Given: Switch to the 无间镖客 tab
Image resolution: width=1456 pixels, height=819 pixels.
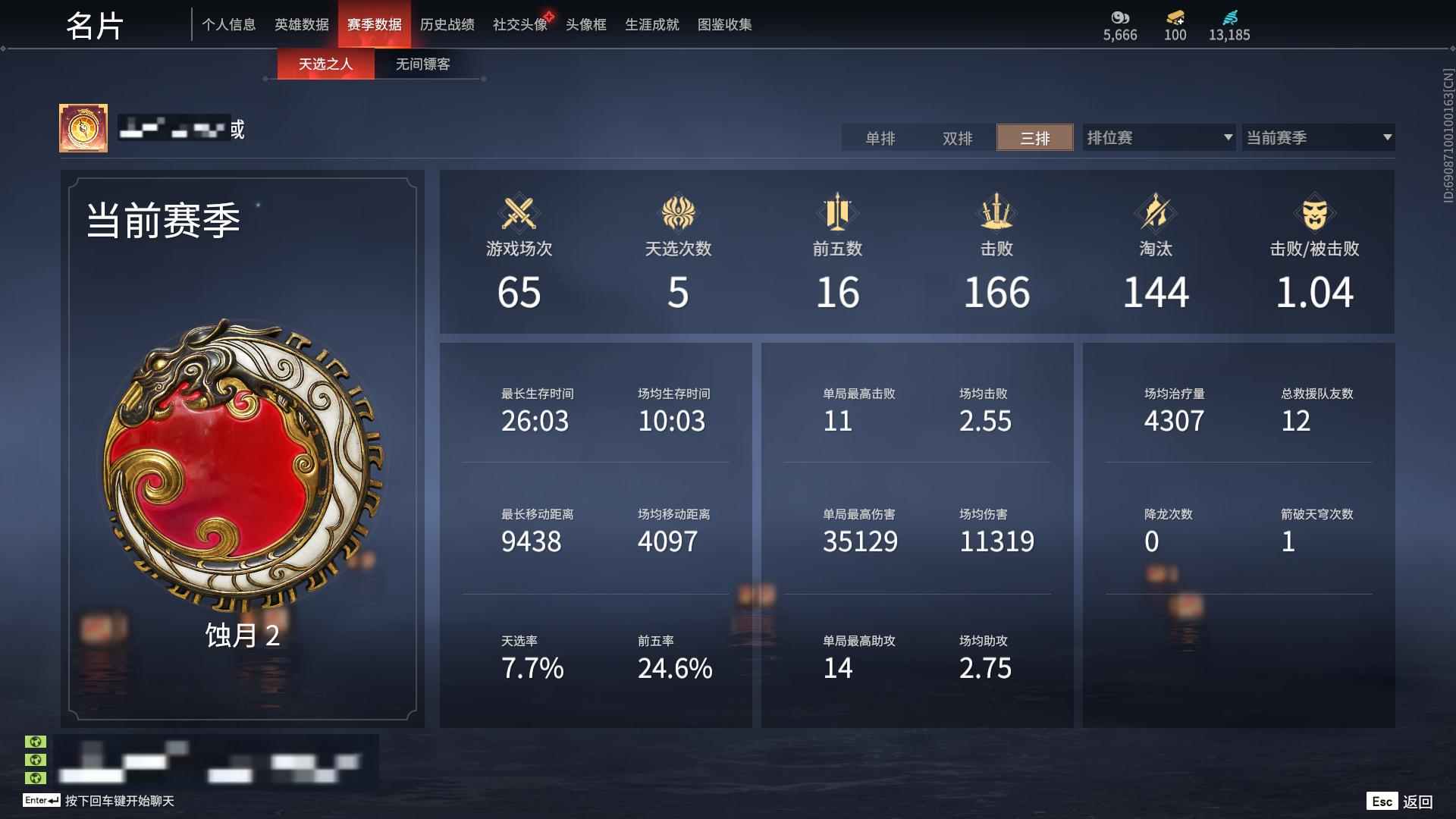Looking at the screenshot, I should pyautogui.click(x=421, y=64).
